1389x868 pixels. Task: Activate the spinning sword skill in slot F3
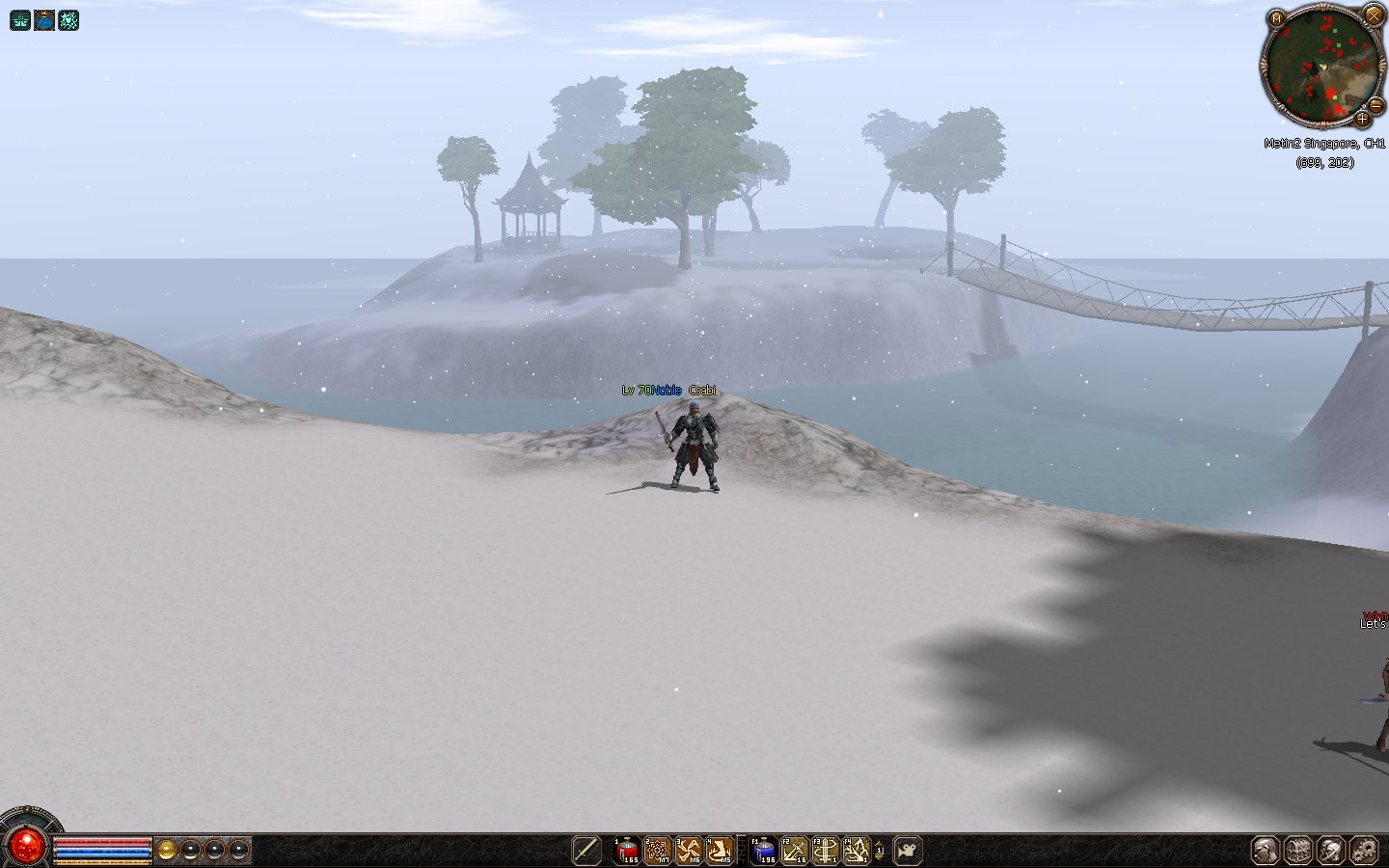(826, 850)
